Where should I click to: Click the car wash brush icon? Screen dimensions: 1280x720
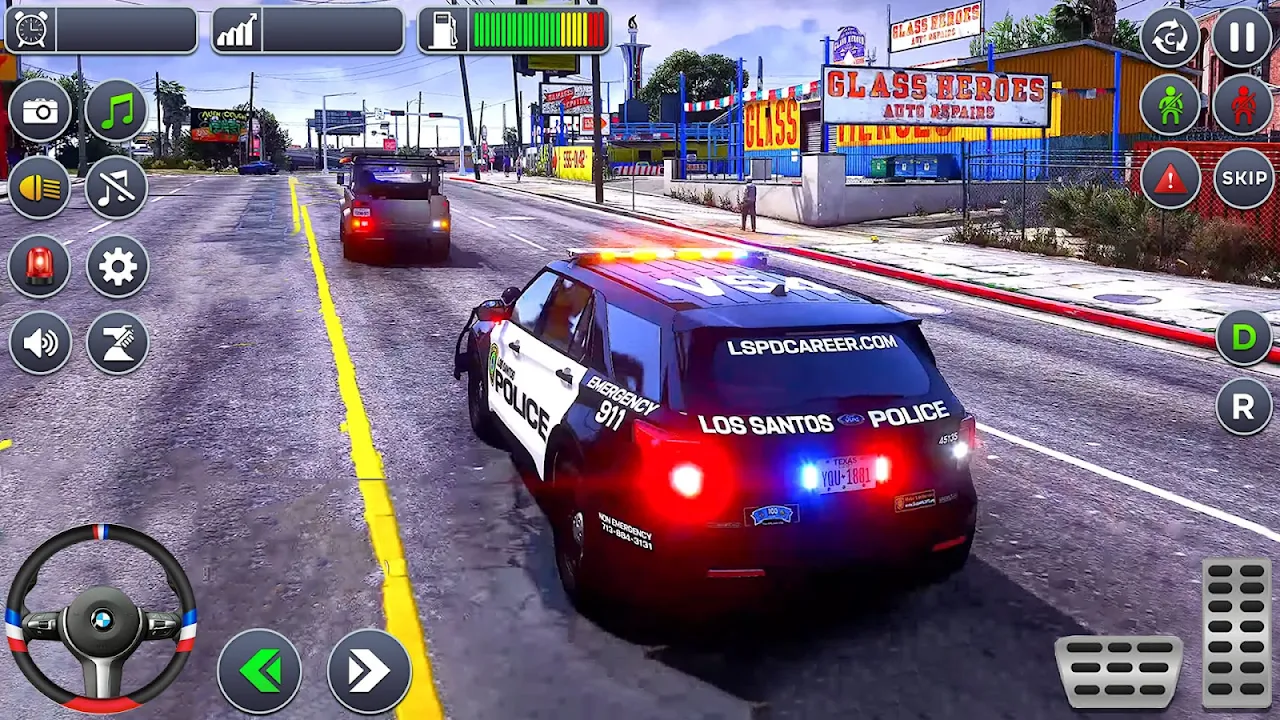[117, 343]
